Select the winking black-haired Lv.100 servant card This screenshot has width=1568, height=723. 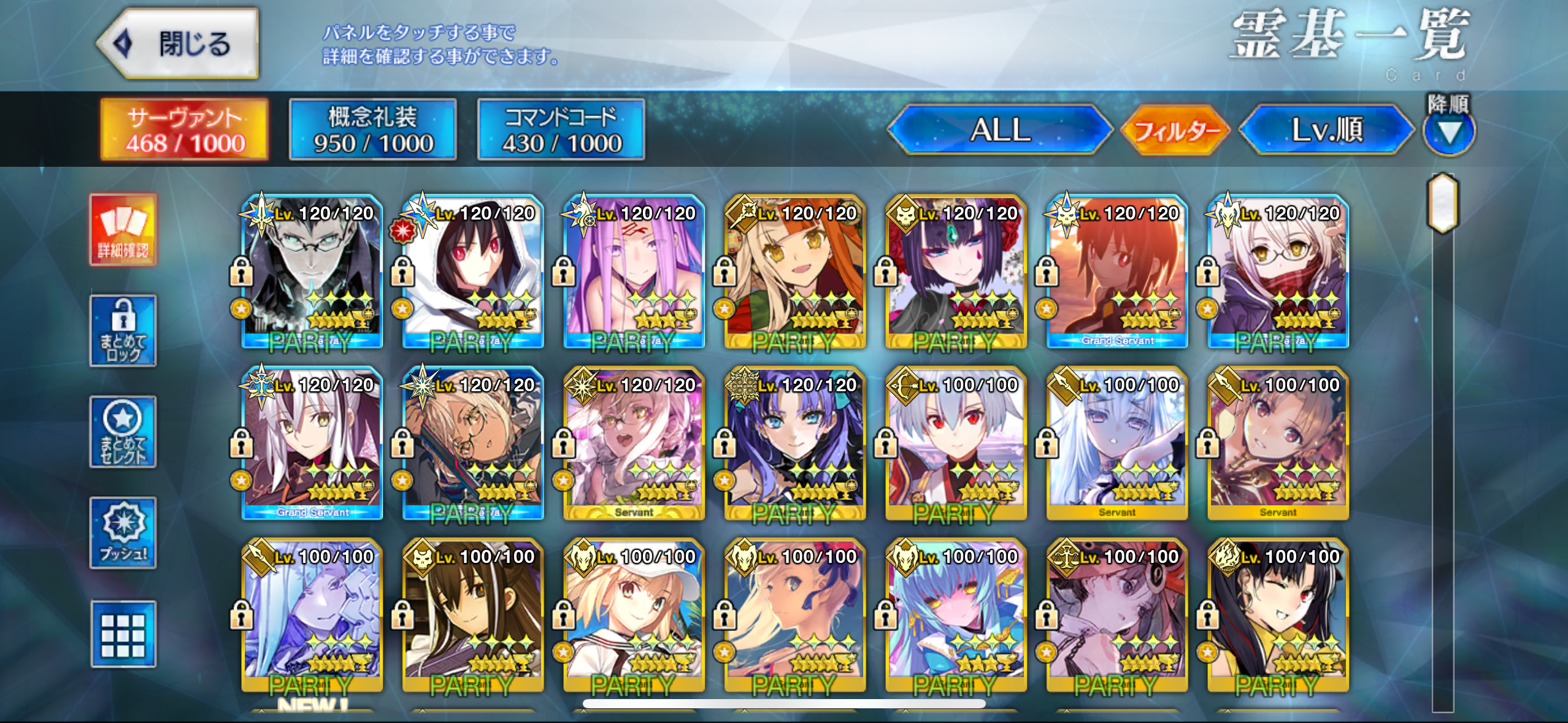(x=1278, y=615)
